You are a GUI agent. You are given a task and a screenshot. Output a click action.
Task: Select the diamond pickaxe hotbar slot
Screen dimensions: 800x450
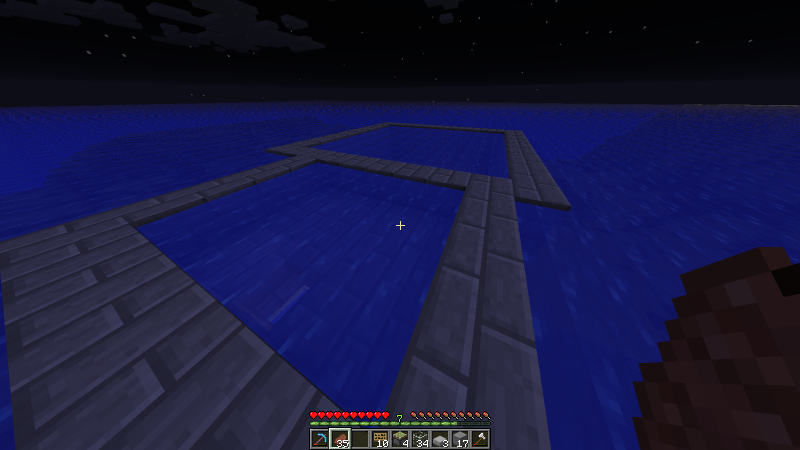pos(319,438)
